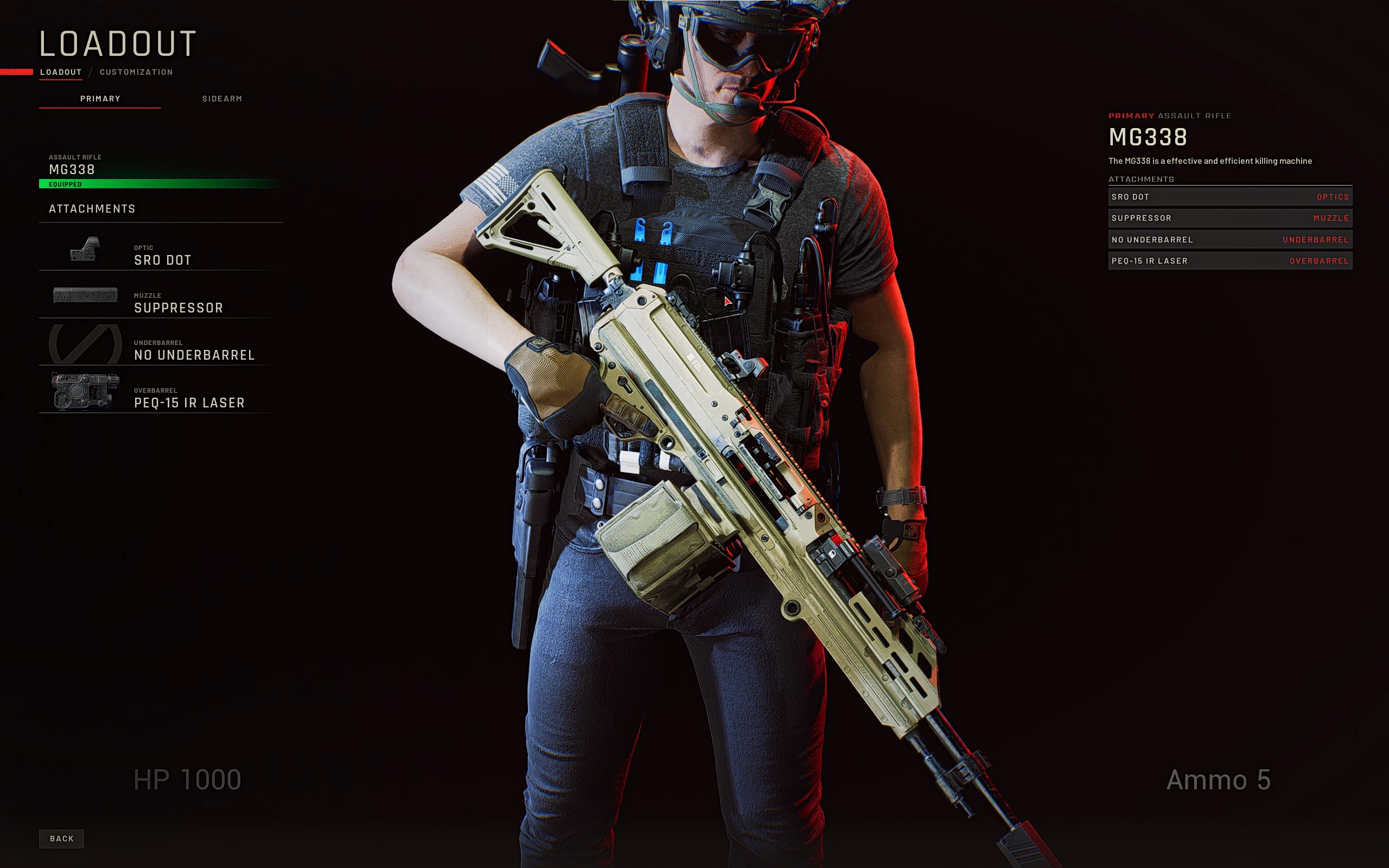Viewport: 1389px width, 868px height.
Task: Choose the equipped MG338 assault rifle entry
Action: pos(160,170)
